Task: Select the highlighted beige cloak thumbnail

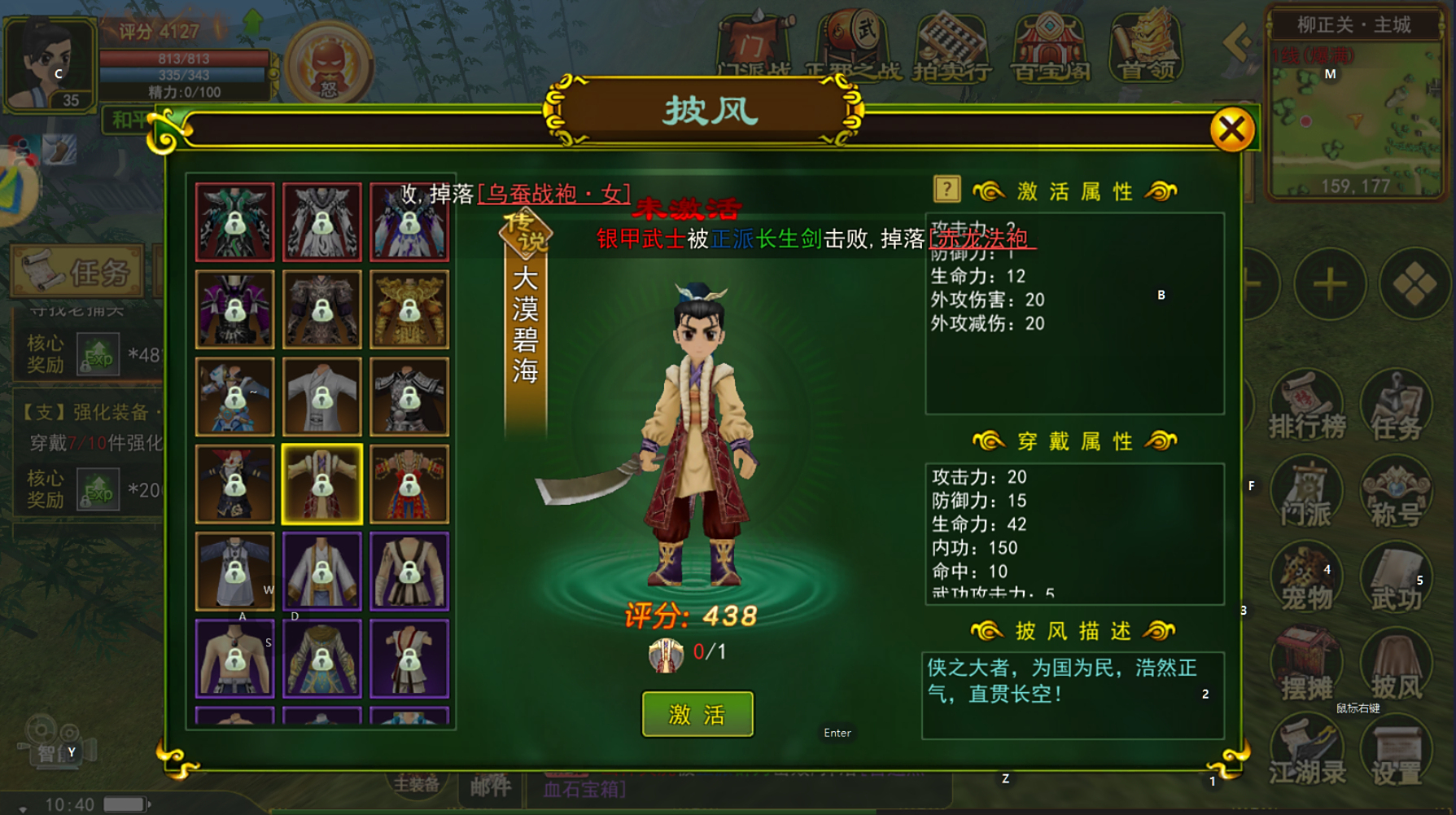Action: tap(321, 484)
